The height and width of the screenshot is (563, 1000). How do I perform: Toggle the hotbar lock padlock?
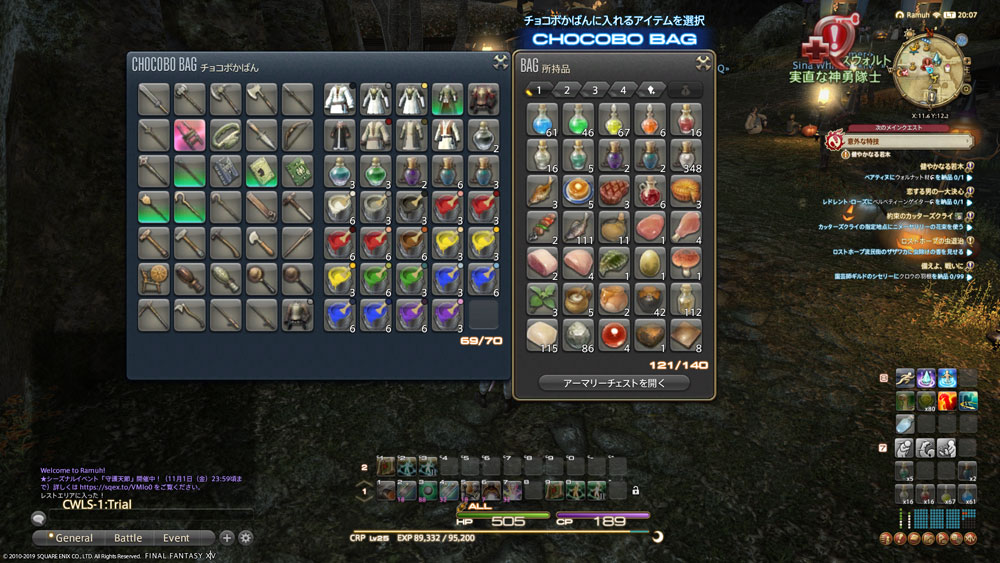(636, 490)
